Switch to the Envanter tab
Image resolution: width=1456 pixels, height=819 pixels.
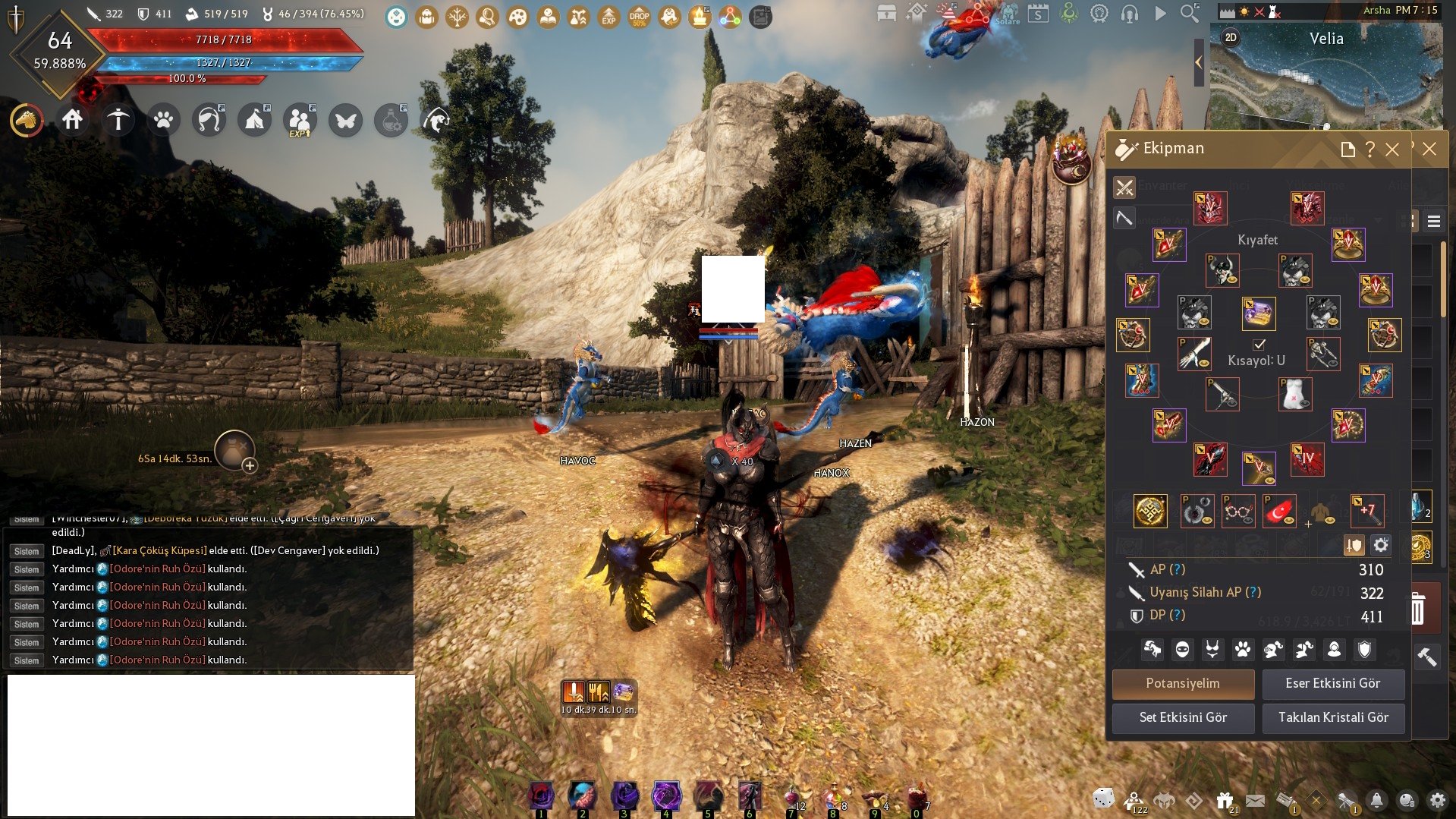click(x=1162, y=184)
